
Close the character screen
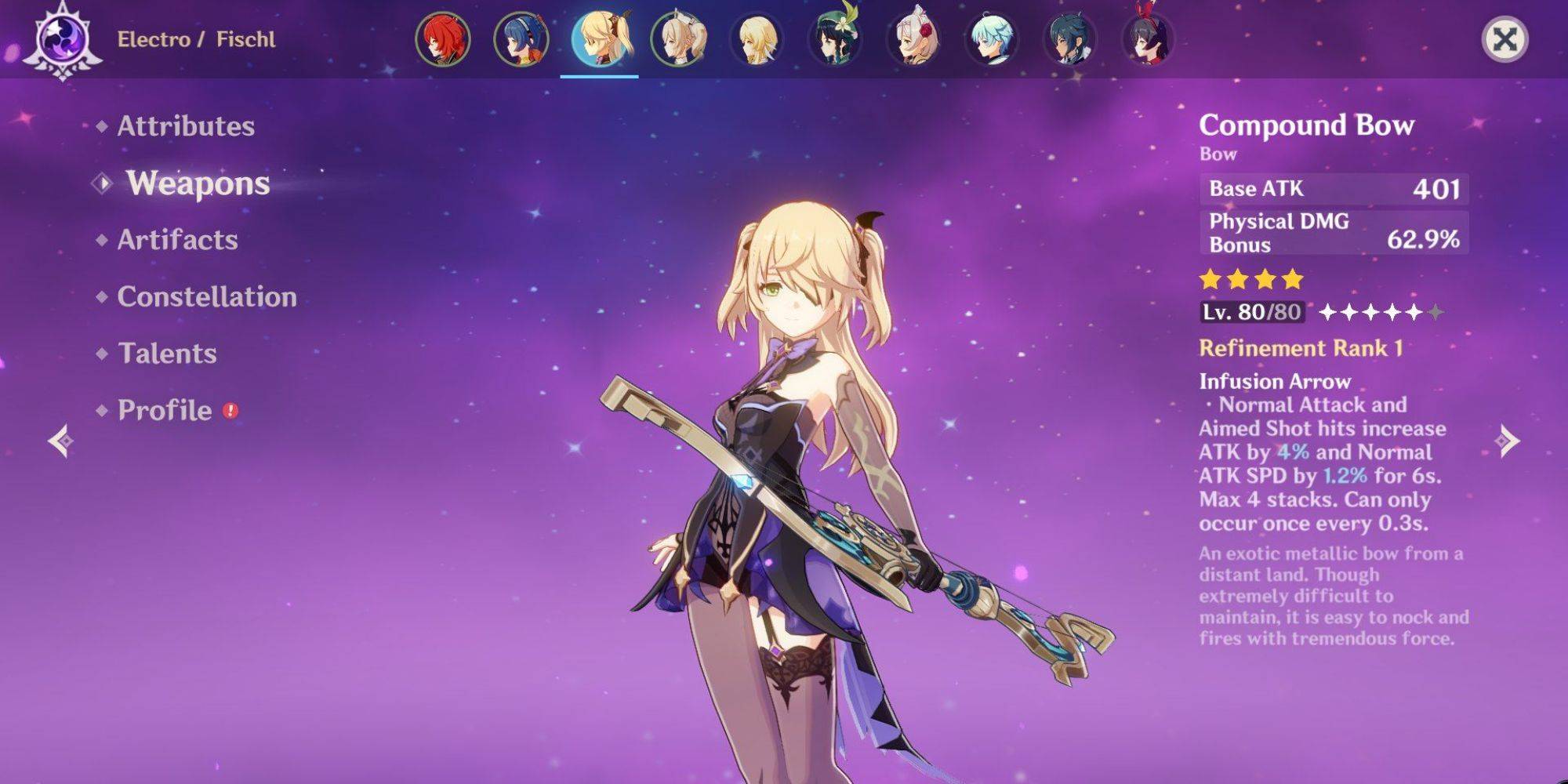click(1504, 39)
